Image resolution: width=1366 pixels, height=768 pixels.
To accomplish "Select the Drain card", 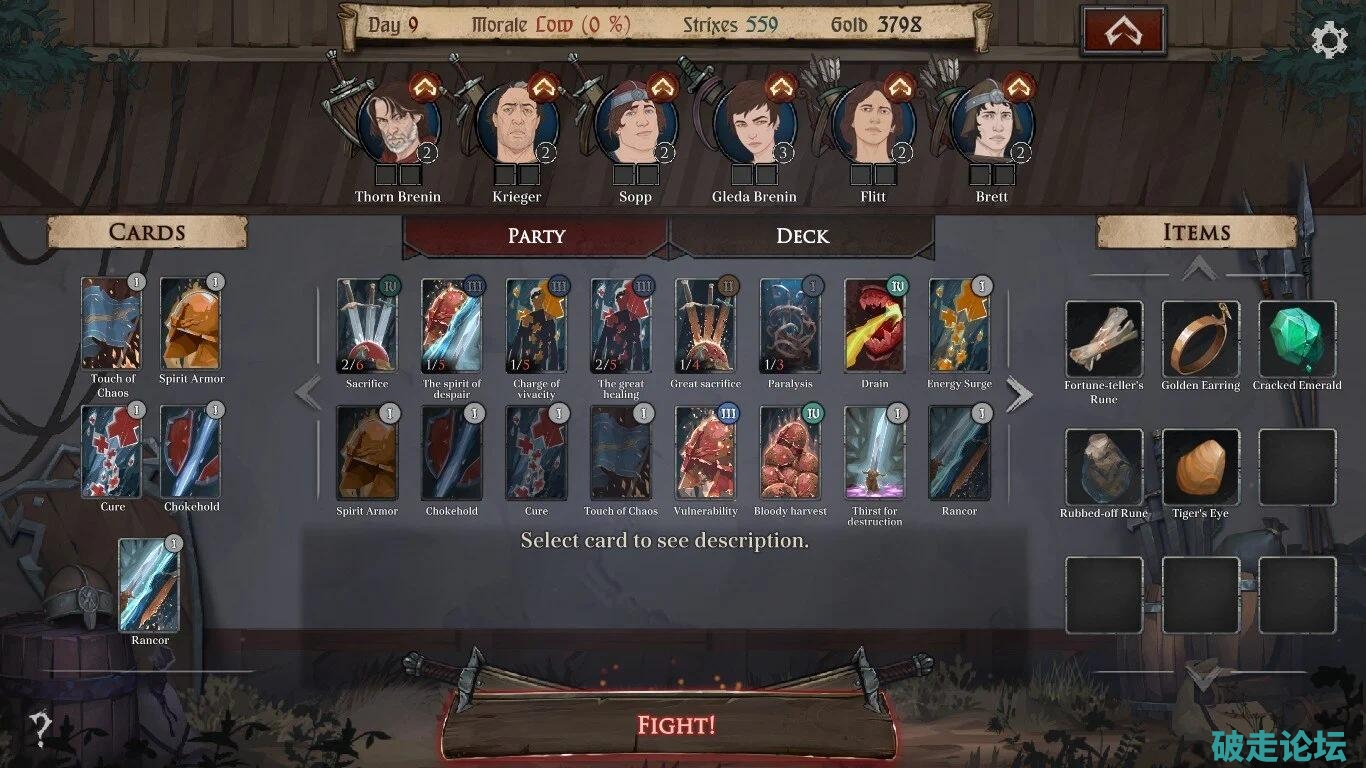I will tap(875, 326).
